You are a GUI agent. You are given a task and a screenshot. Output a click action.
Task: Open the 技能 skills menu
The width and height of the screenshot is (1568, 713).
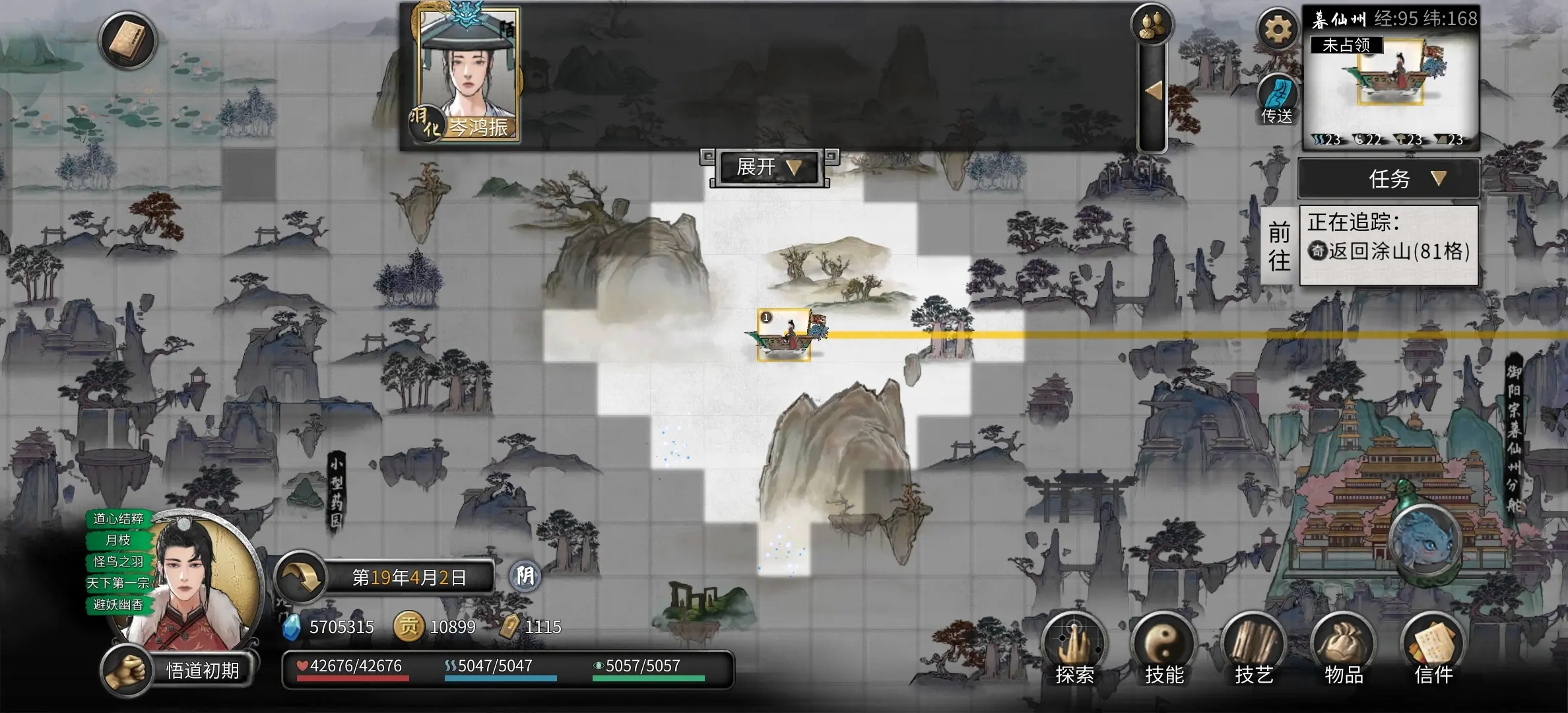[1164, 648]
